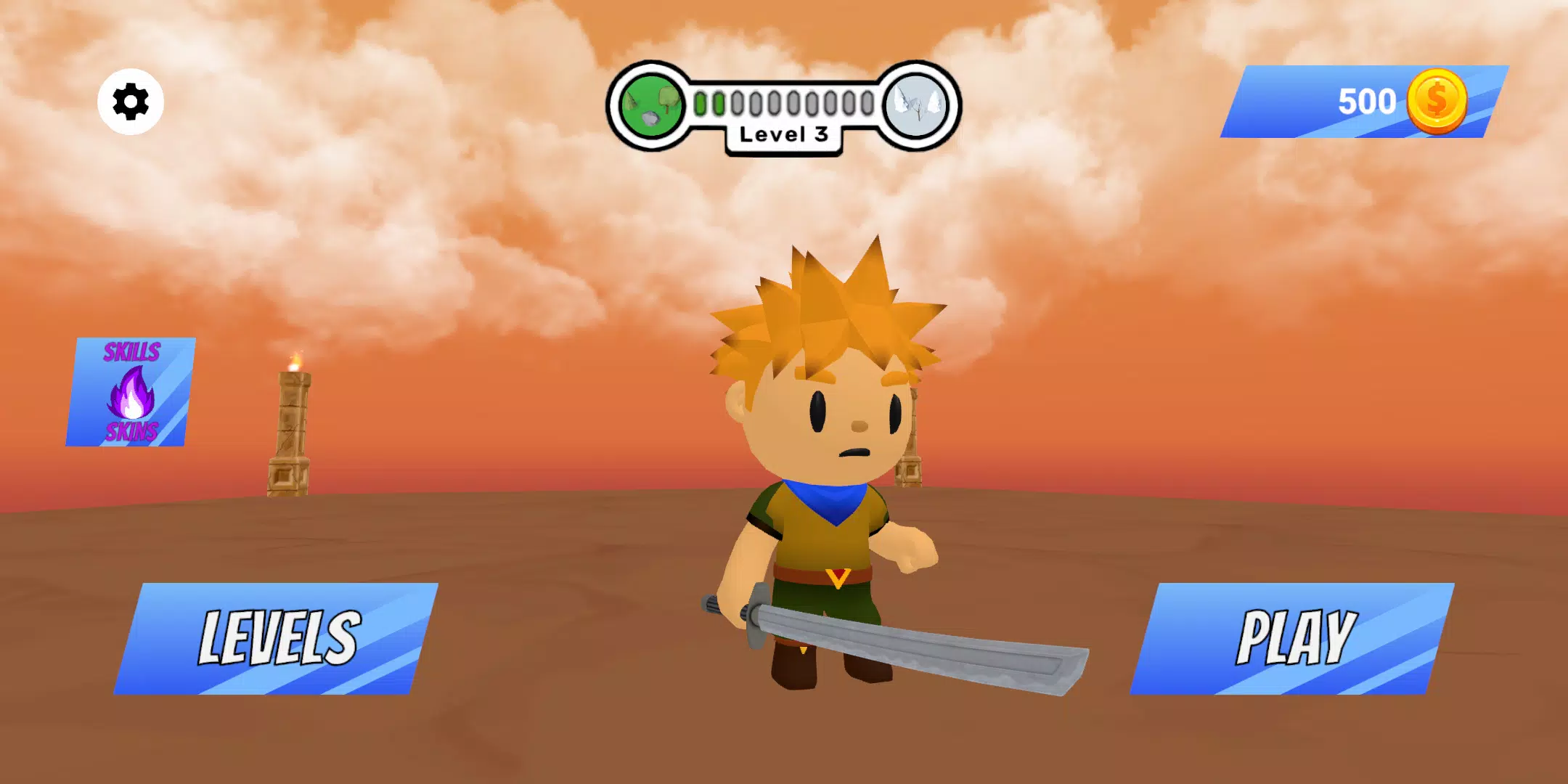Expand the Level 3 banner details
Viewport: 1568px width, 784px height.
point(783,136)
